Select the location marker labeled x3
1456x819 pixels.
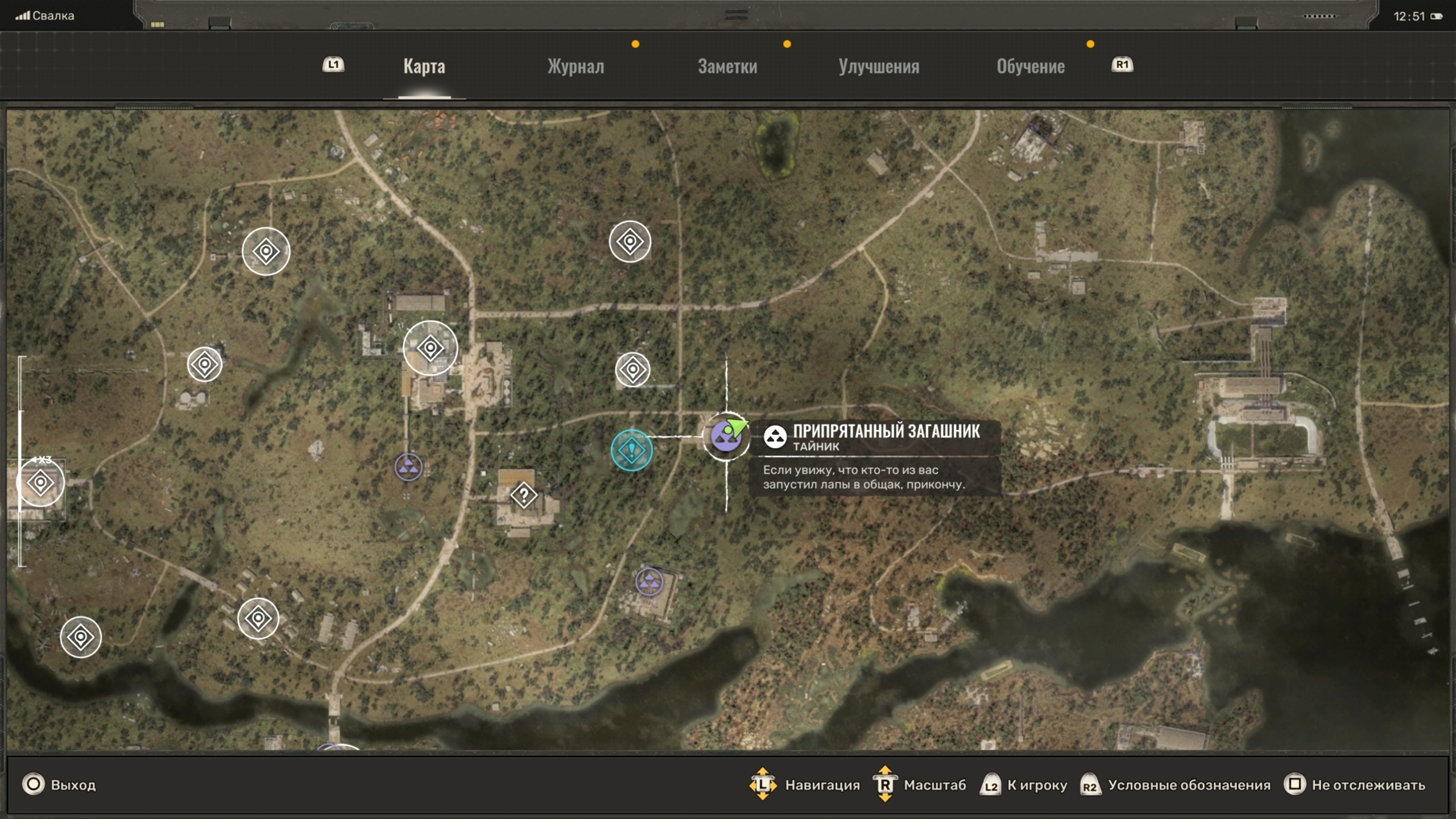coord(40,483)
